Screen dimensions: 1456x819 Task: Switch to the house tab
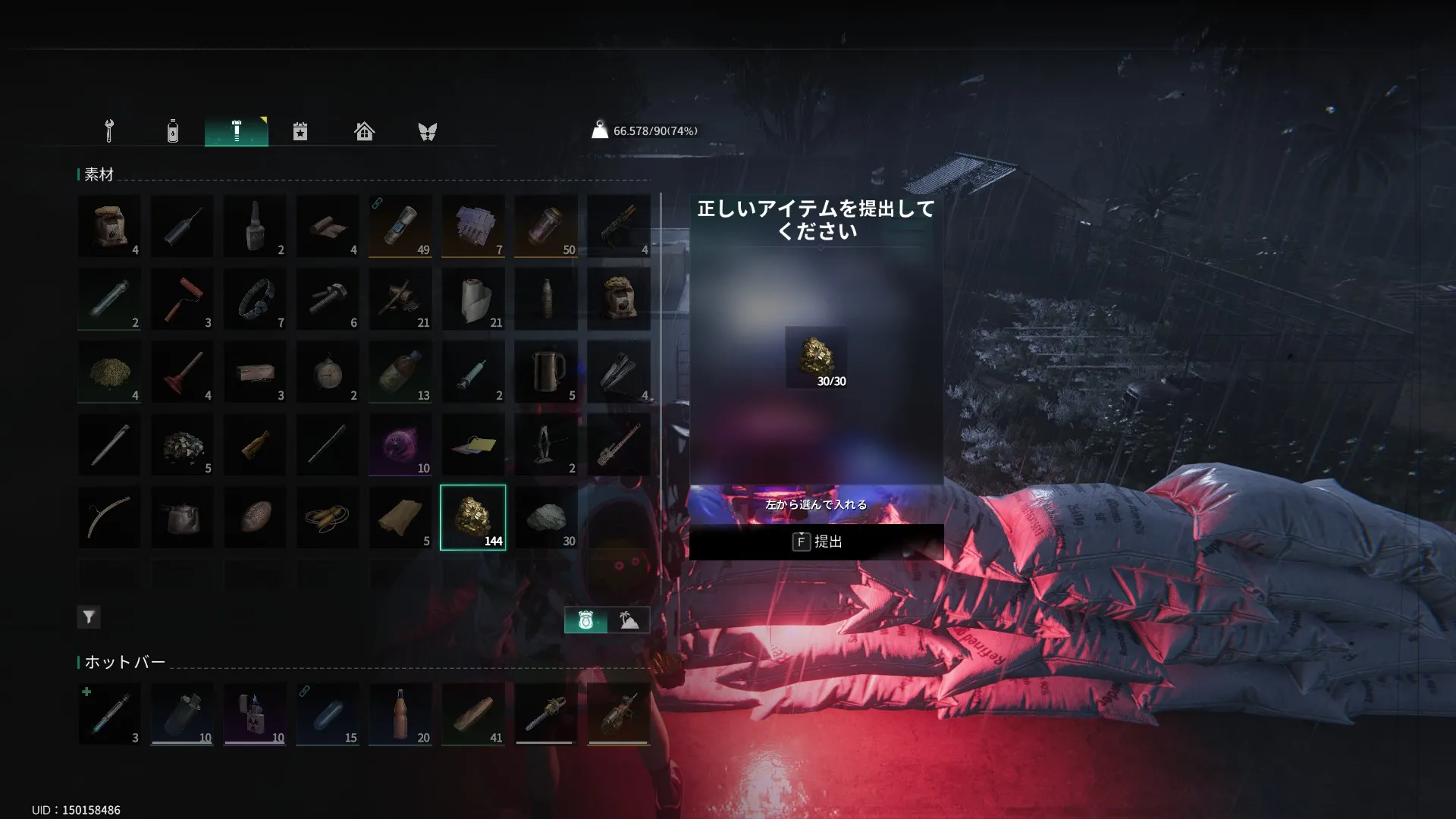coord(364,131)
